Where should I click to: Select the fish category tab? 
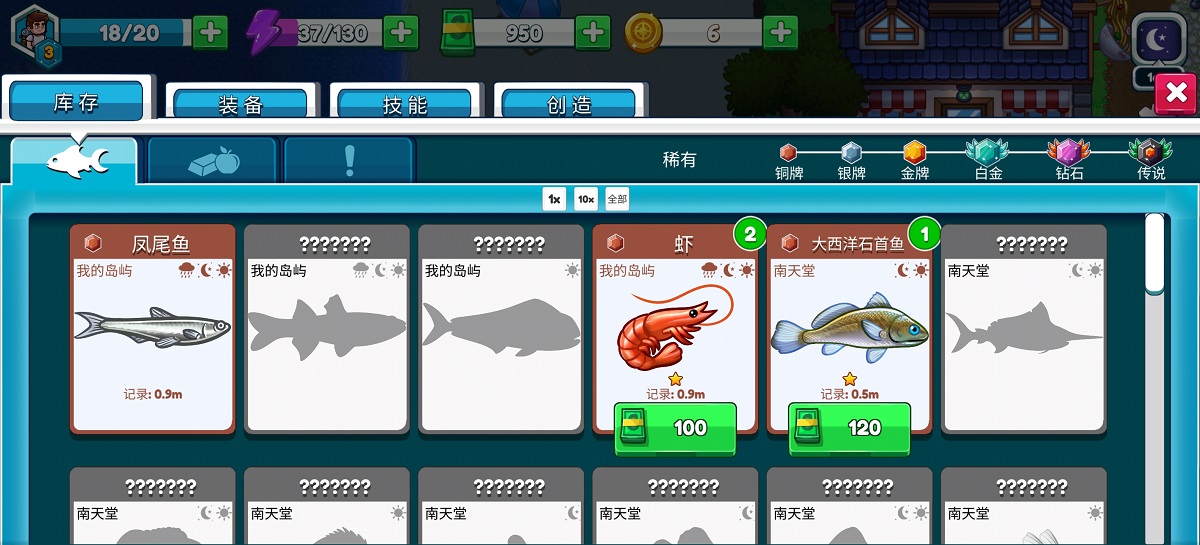point(76,160)
